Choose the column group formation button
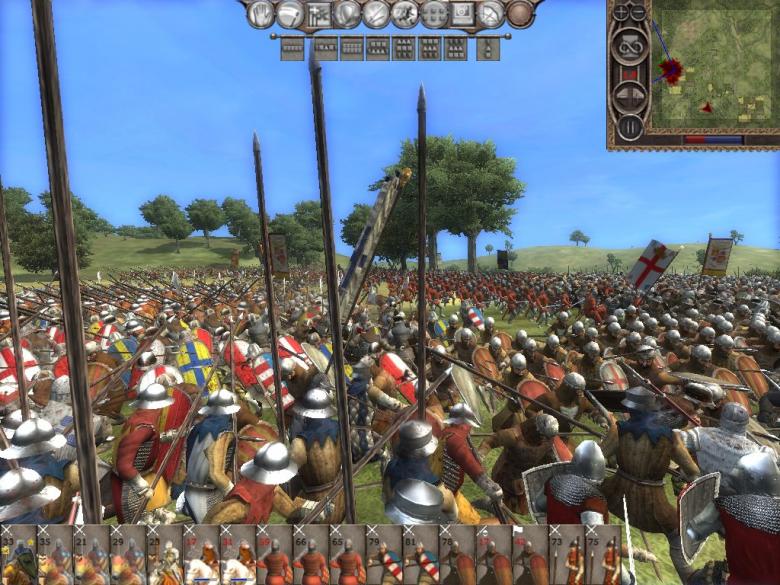 point(488,48)
